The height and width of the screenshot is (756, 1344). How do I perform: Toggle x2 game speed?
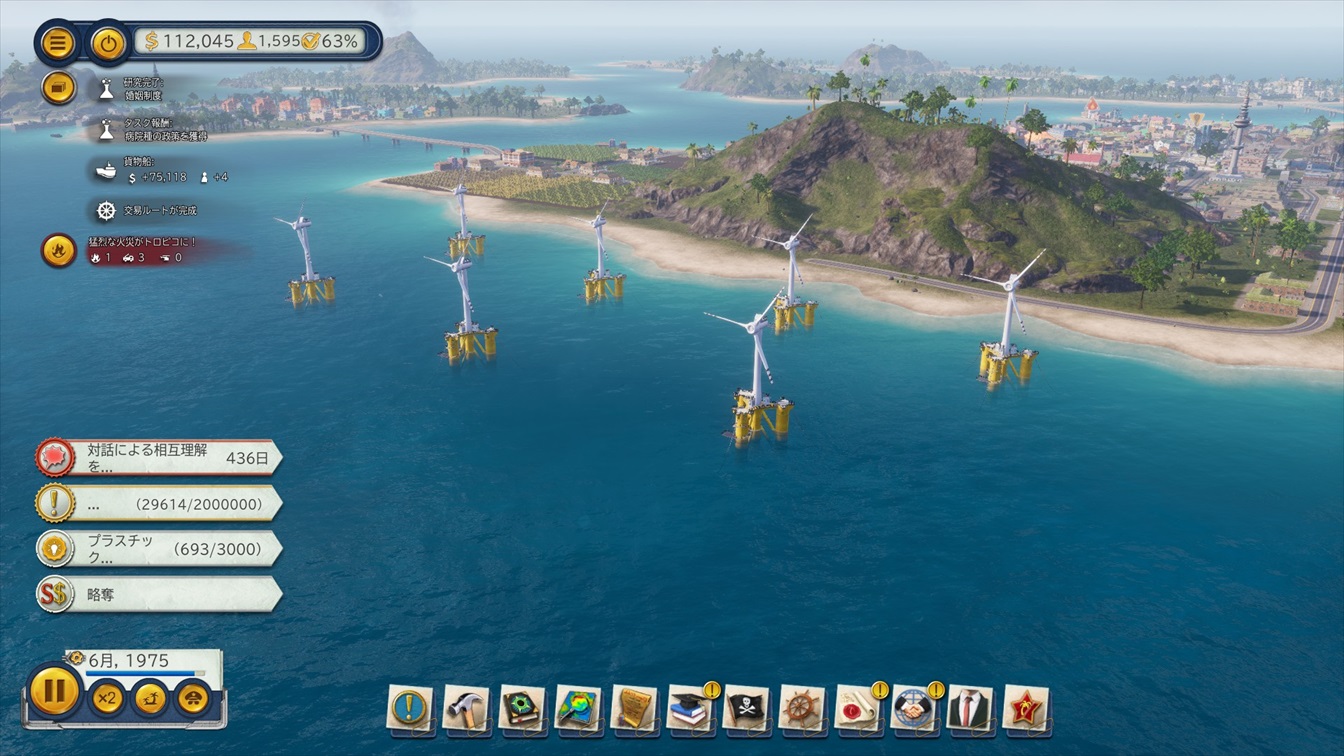coord(106,697)
